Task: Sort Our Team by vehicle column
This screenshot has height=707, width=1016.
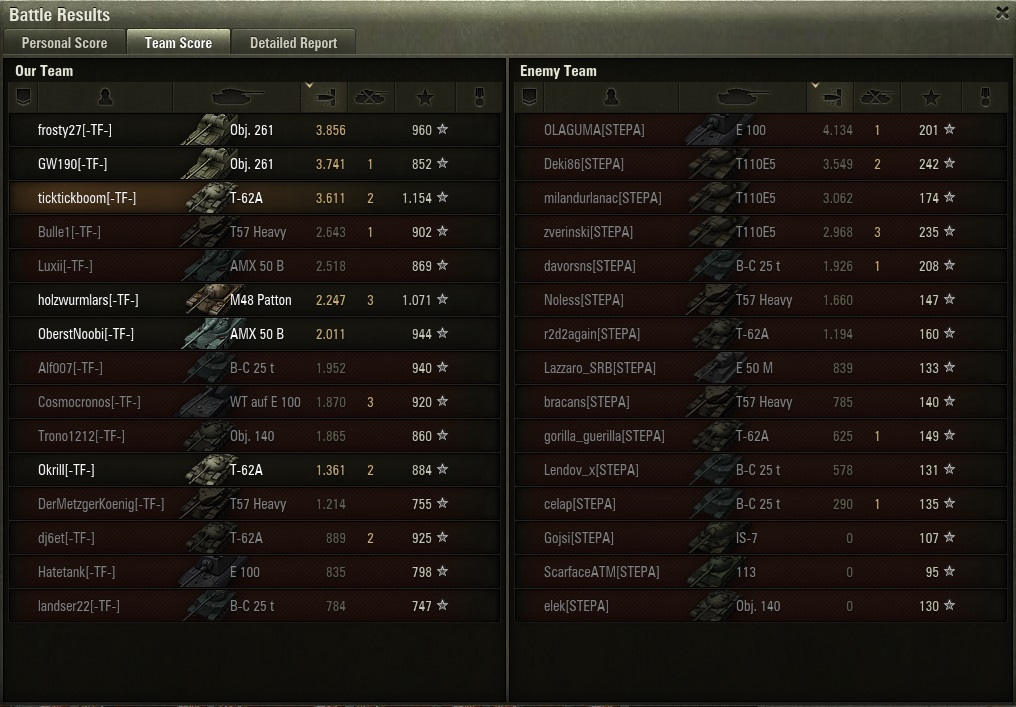Action: tap(237, 97)
